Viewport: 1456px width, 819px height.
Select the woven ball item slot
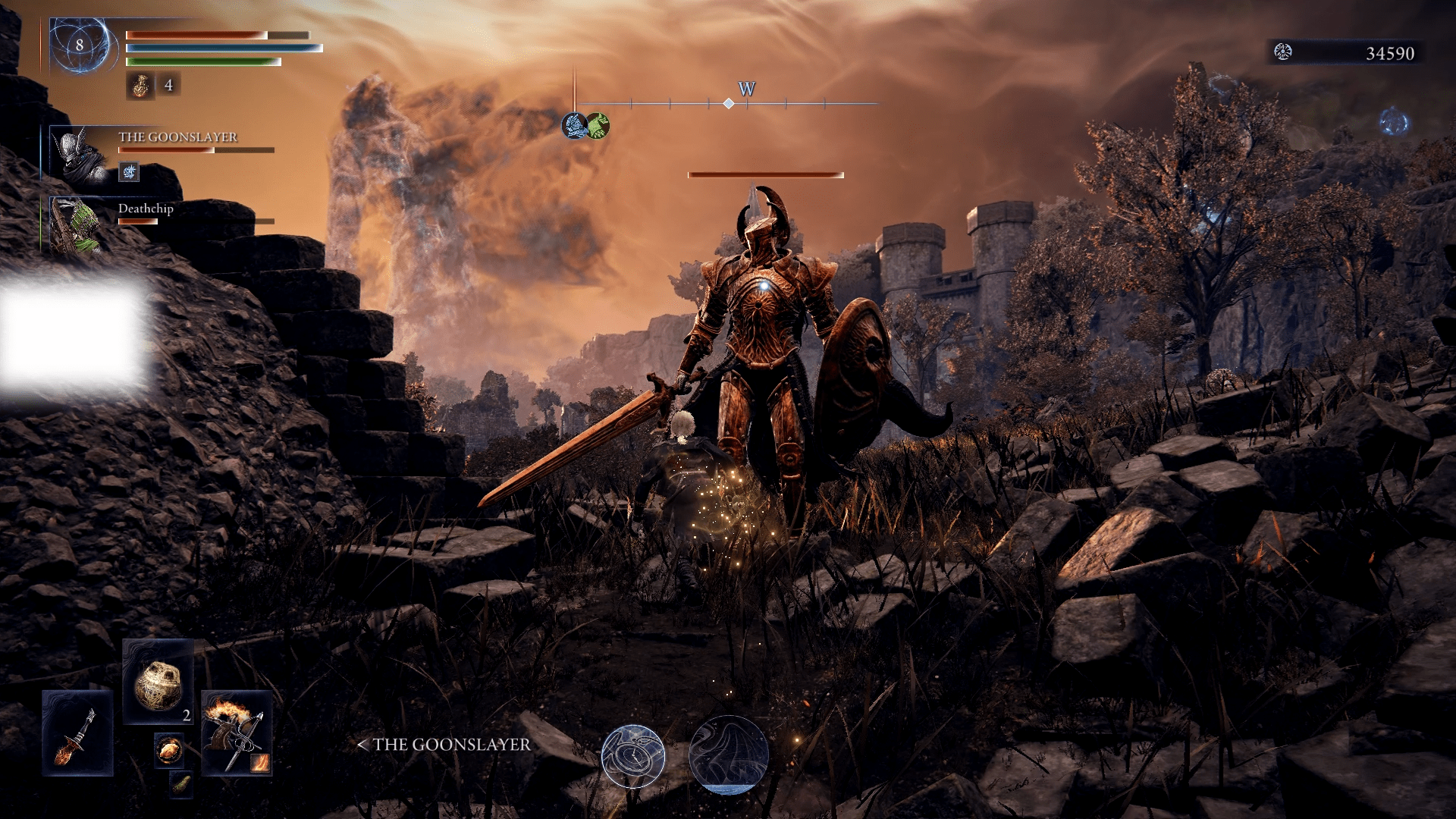click(158, 682)
